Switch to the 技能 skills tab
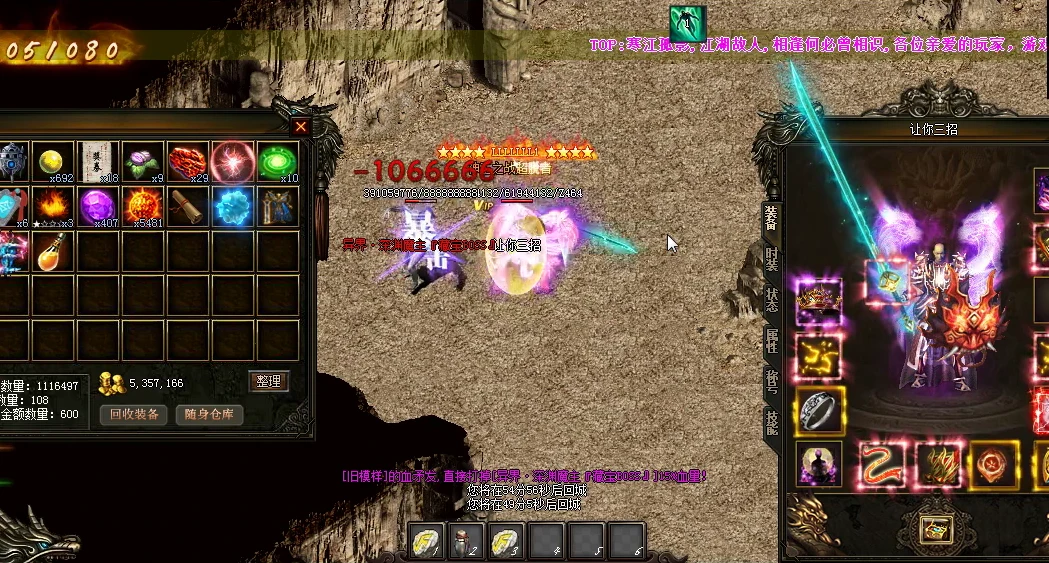This screenshot has height=563, width=1049. click(x=771, y=421)
